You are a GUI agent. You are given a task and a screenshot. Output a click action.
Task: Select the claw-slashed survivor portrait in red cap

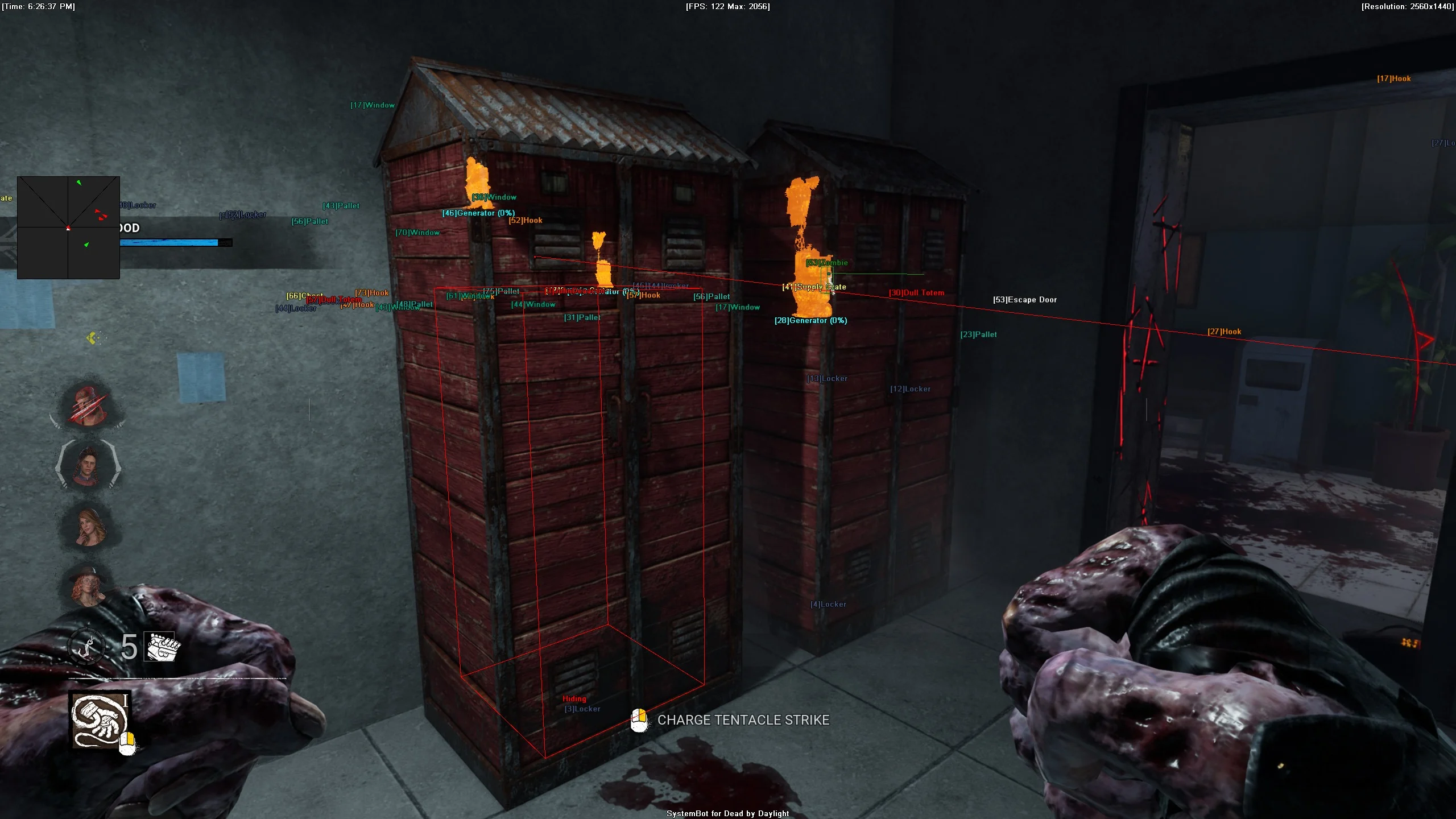coord(88,406)
